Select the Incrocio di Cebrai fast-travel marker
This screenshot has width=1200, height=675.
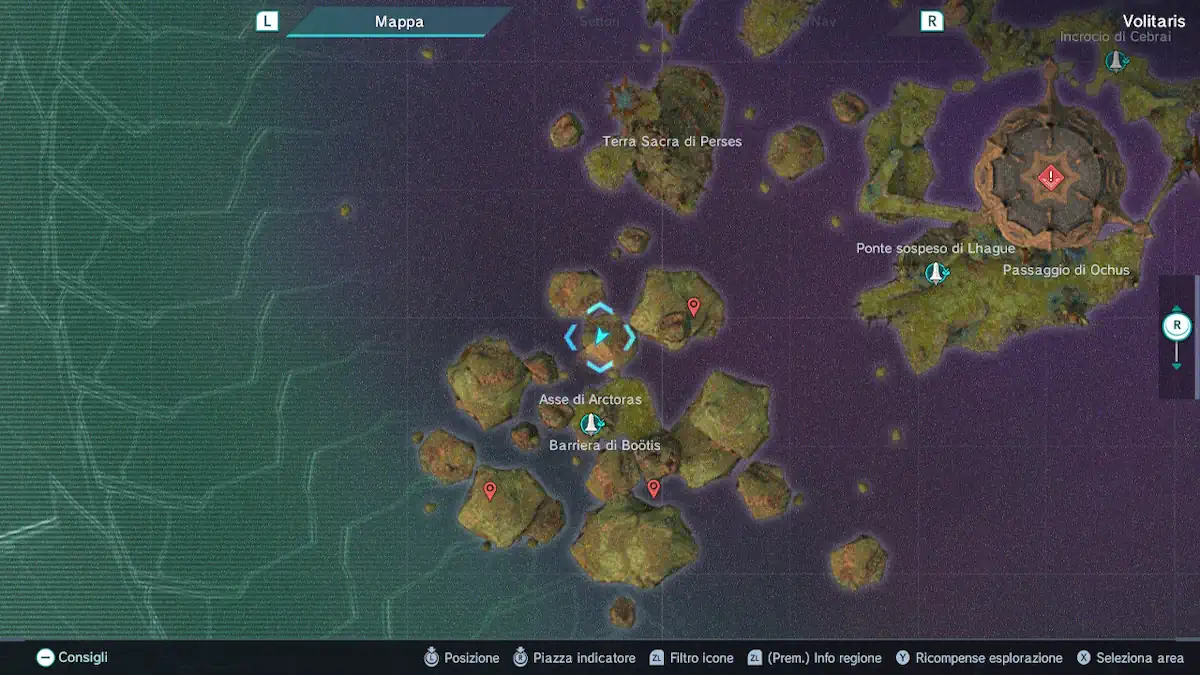tap(1116, 61)
